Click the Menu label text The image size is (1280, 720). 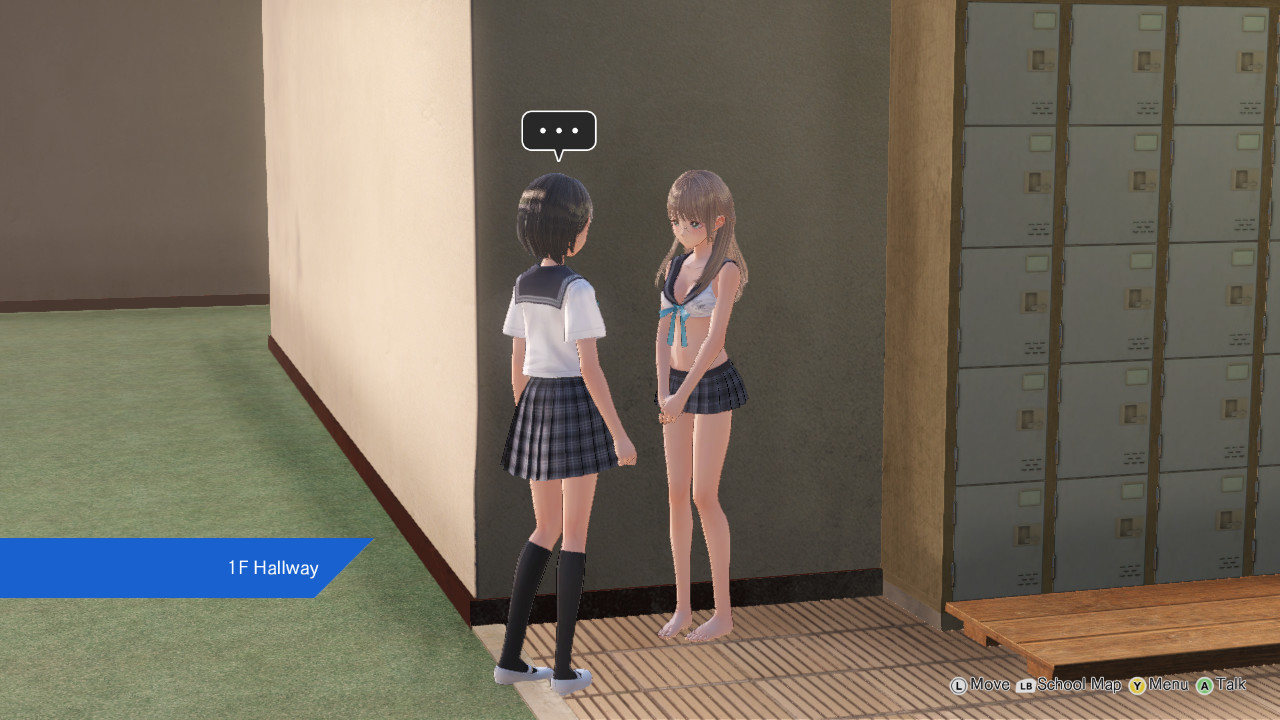pos(1168,684)
